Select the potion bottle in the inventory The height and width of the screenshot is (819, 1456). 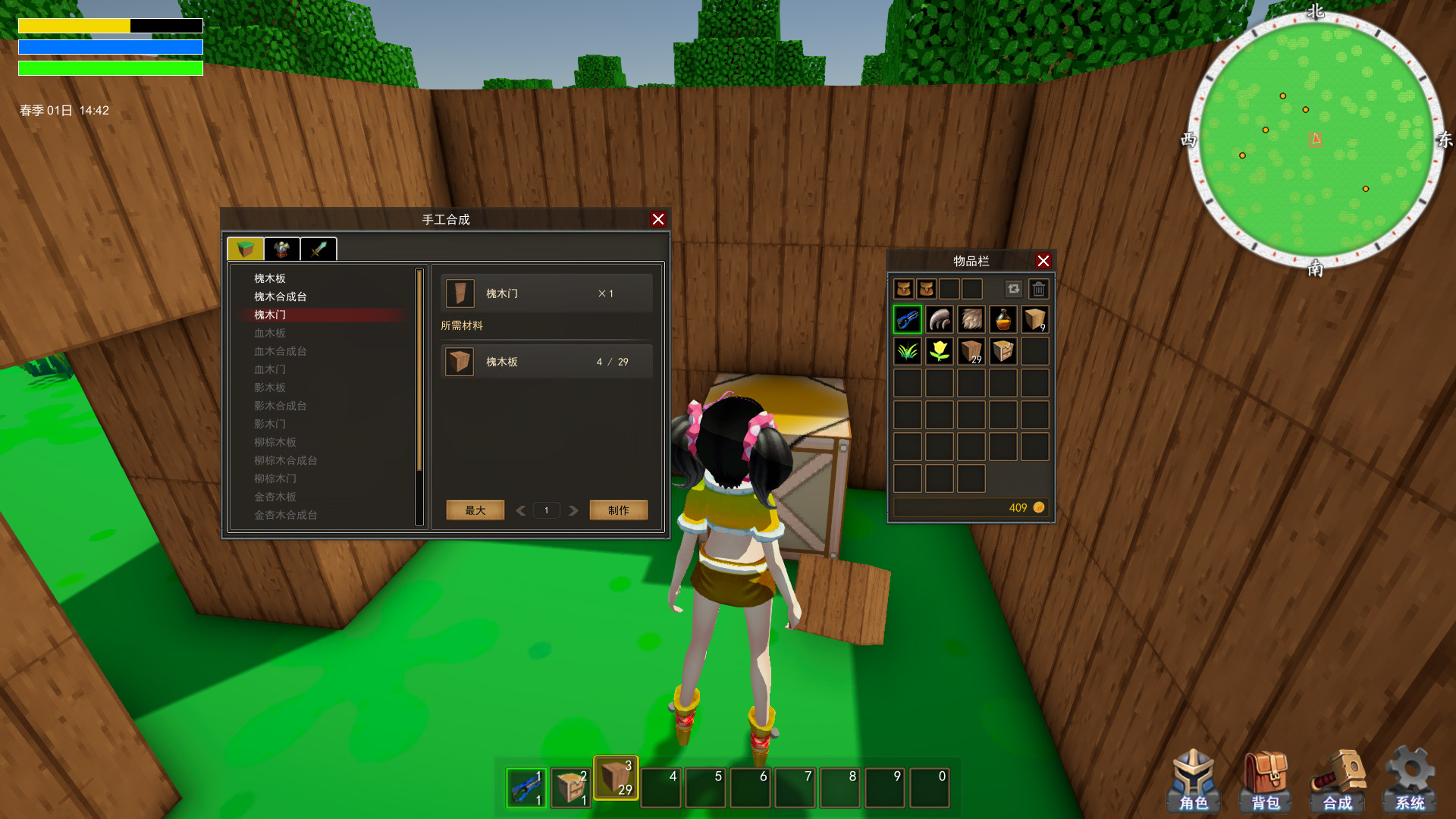(x=1003, y=319)
